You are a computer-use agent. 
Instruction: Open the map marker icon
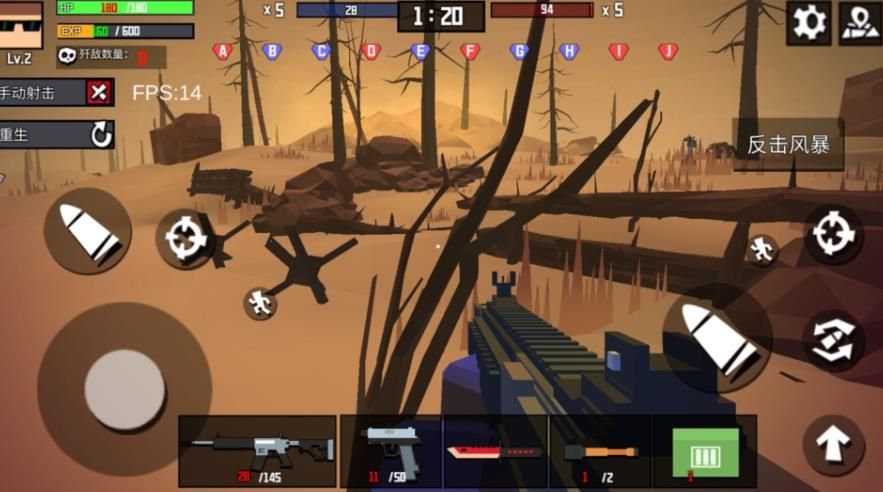pos(859,22)
